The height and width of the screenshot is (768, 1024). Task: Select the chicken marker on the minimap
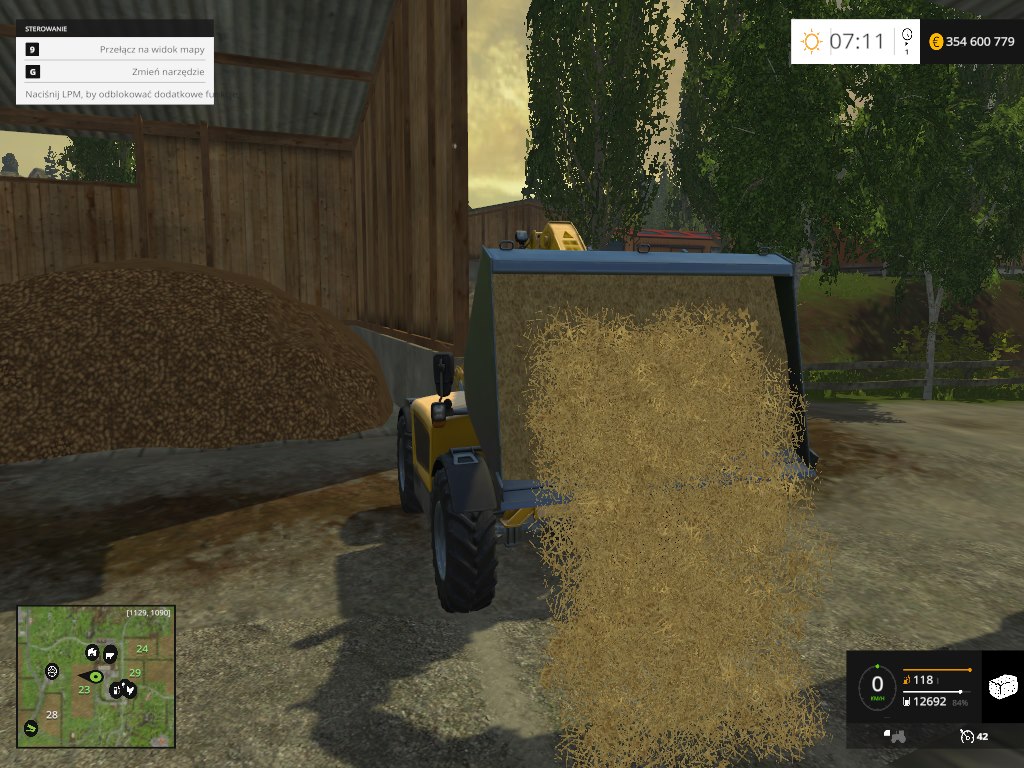(x=128, y=689)
